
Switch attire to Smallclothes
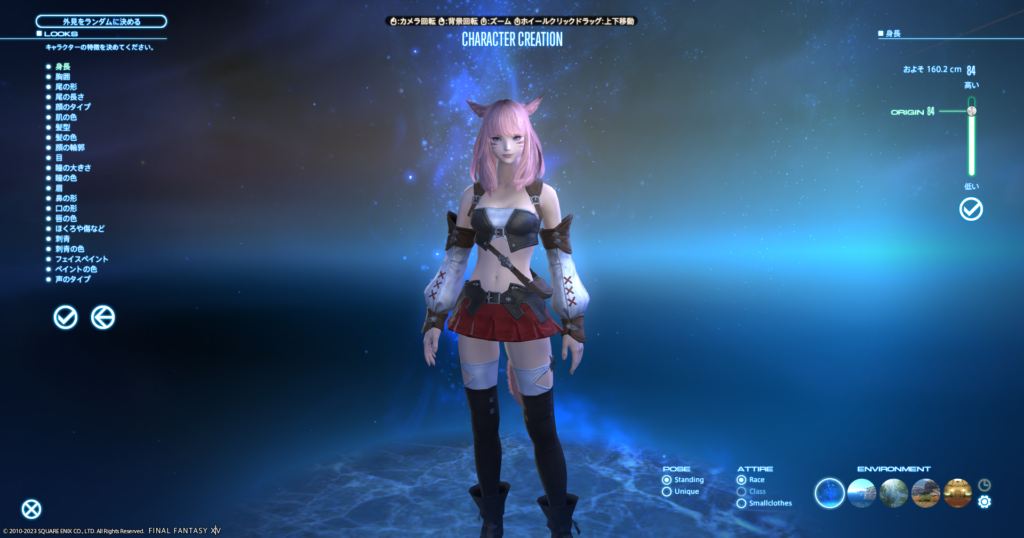pyautogui.click(x=741, y=503)
